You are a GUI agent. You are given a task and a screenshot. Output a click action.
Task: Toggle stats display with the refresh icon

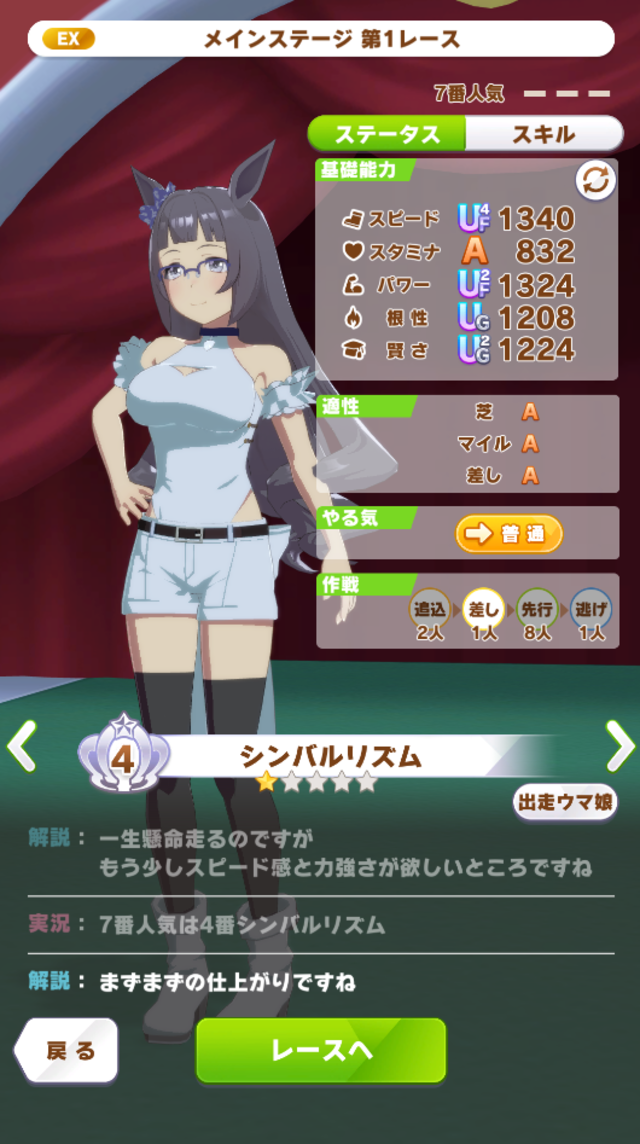pyautogui.click(x=594, y=181)
